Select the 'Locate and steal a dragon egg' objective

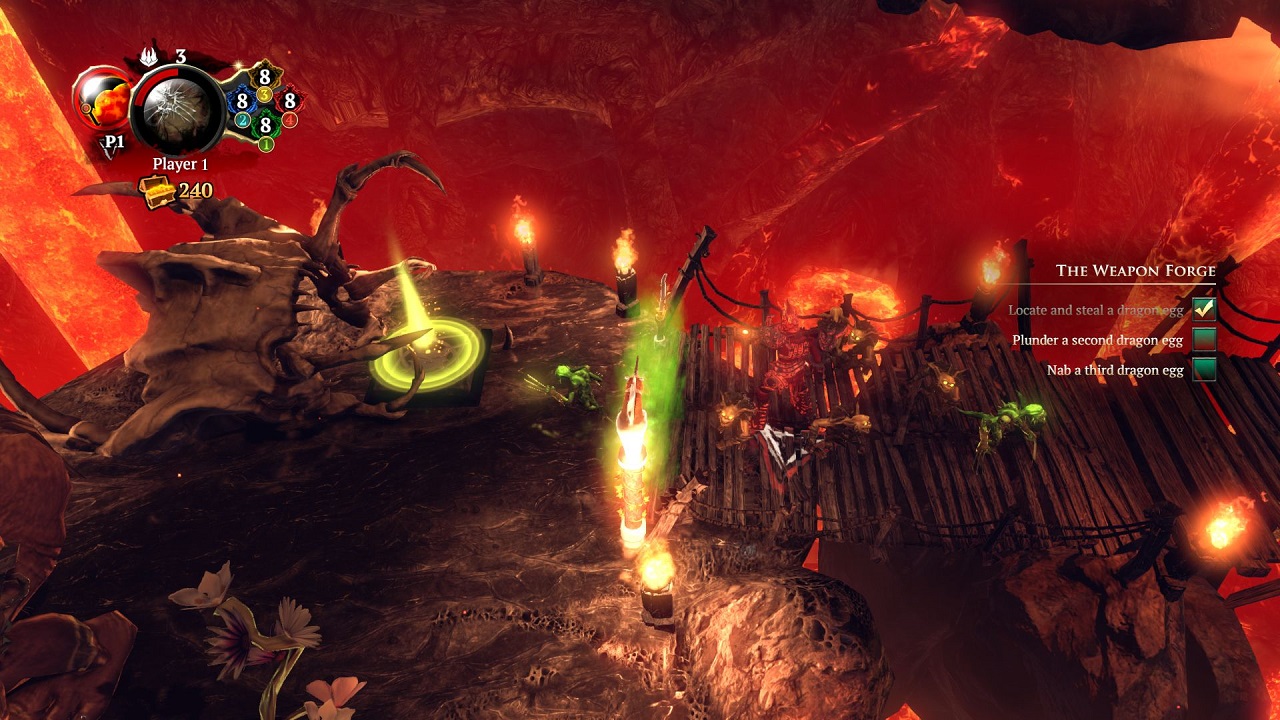(1095, 310)
